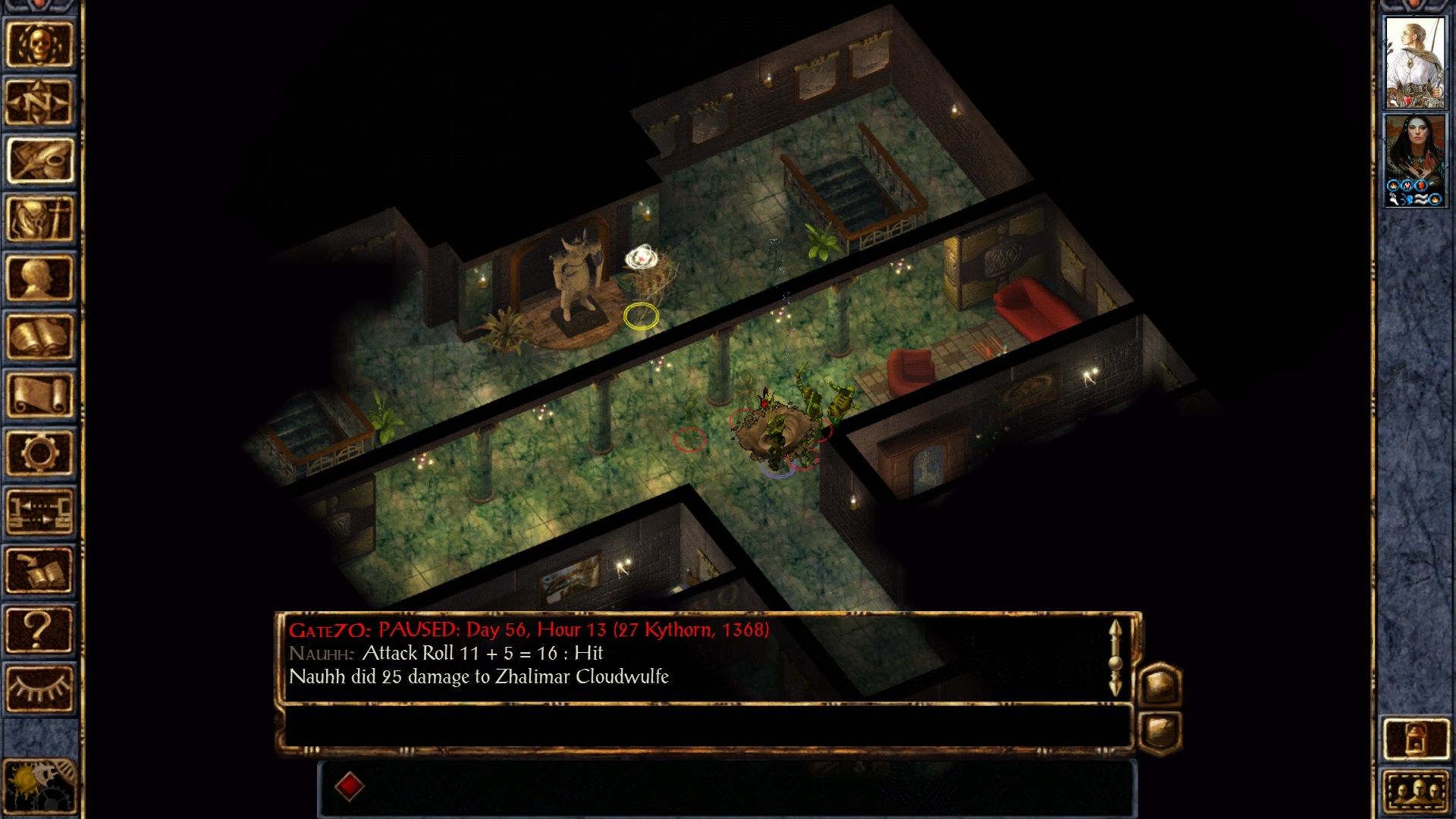The height and width of the screenshot is (819, 1456).
Task: Toggle the closed-eye hide interface button
Action: click(x=39, y=688)
